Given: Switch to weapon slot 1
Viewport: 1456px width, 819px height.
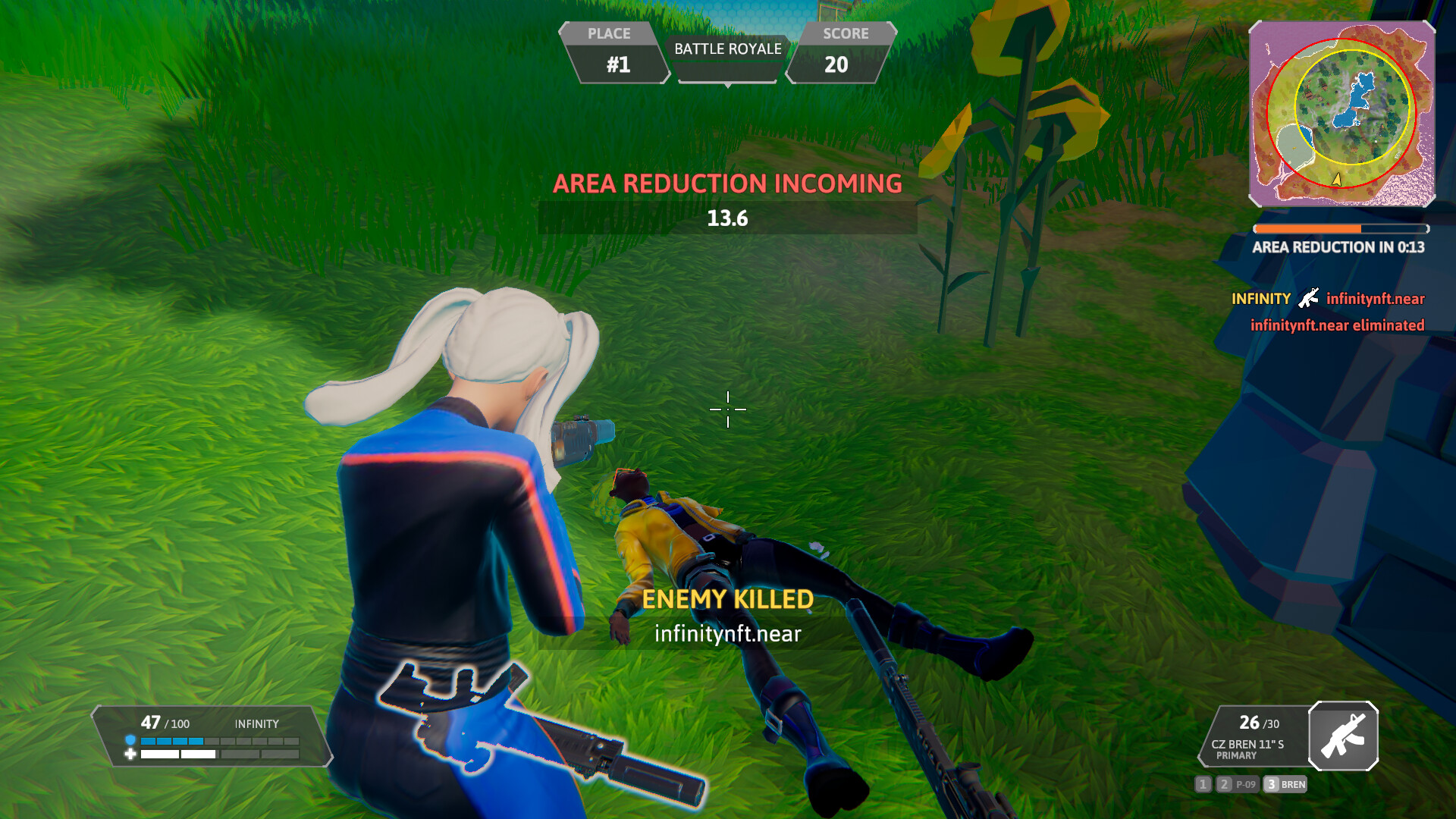Looking at the screenshot, I should [1203, 785].
